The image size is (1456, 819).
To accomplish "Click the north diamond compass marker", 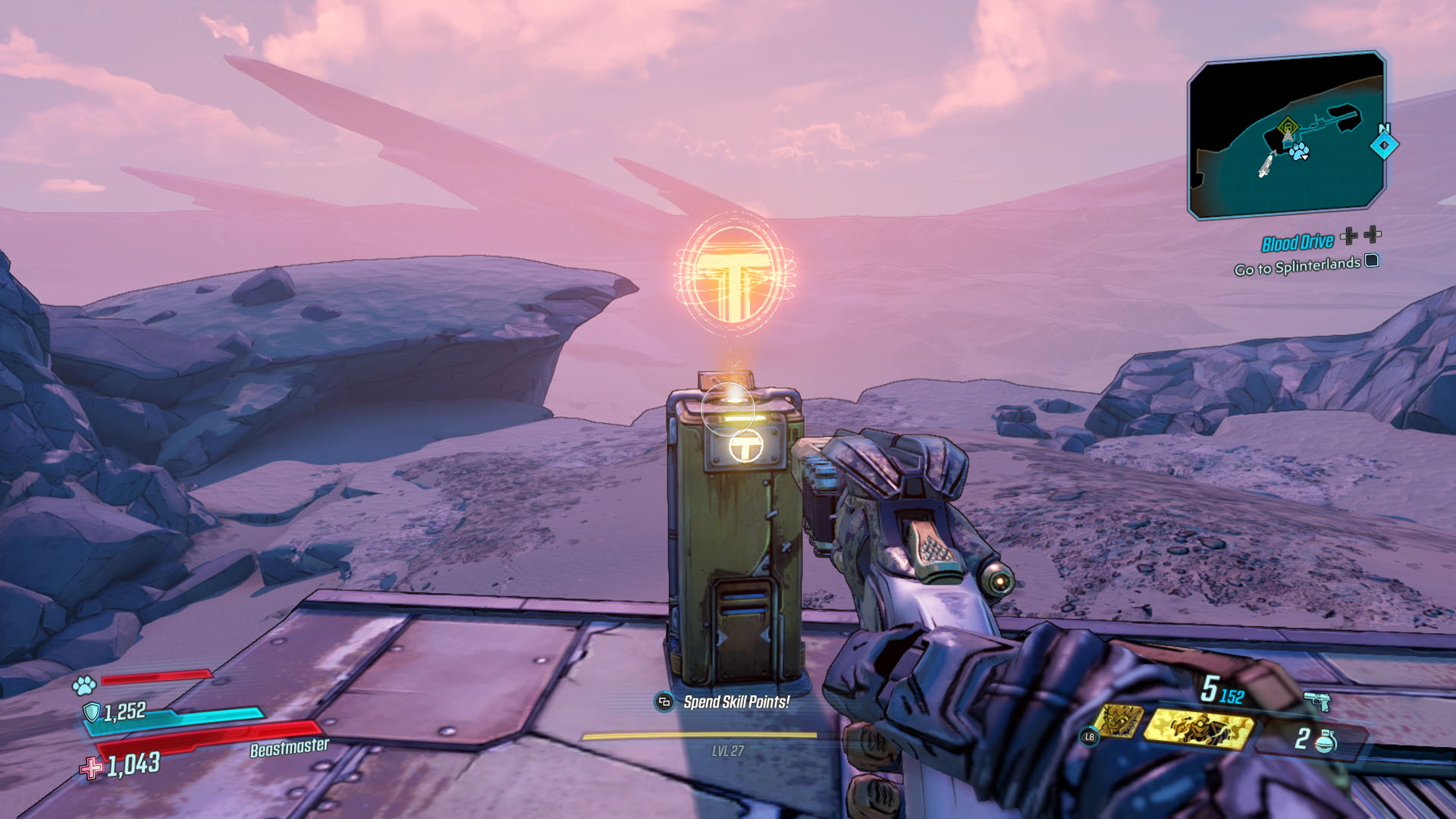I will click(x=1384, y=144).
